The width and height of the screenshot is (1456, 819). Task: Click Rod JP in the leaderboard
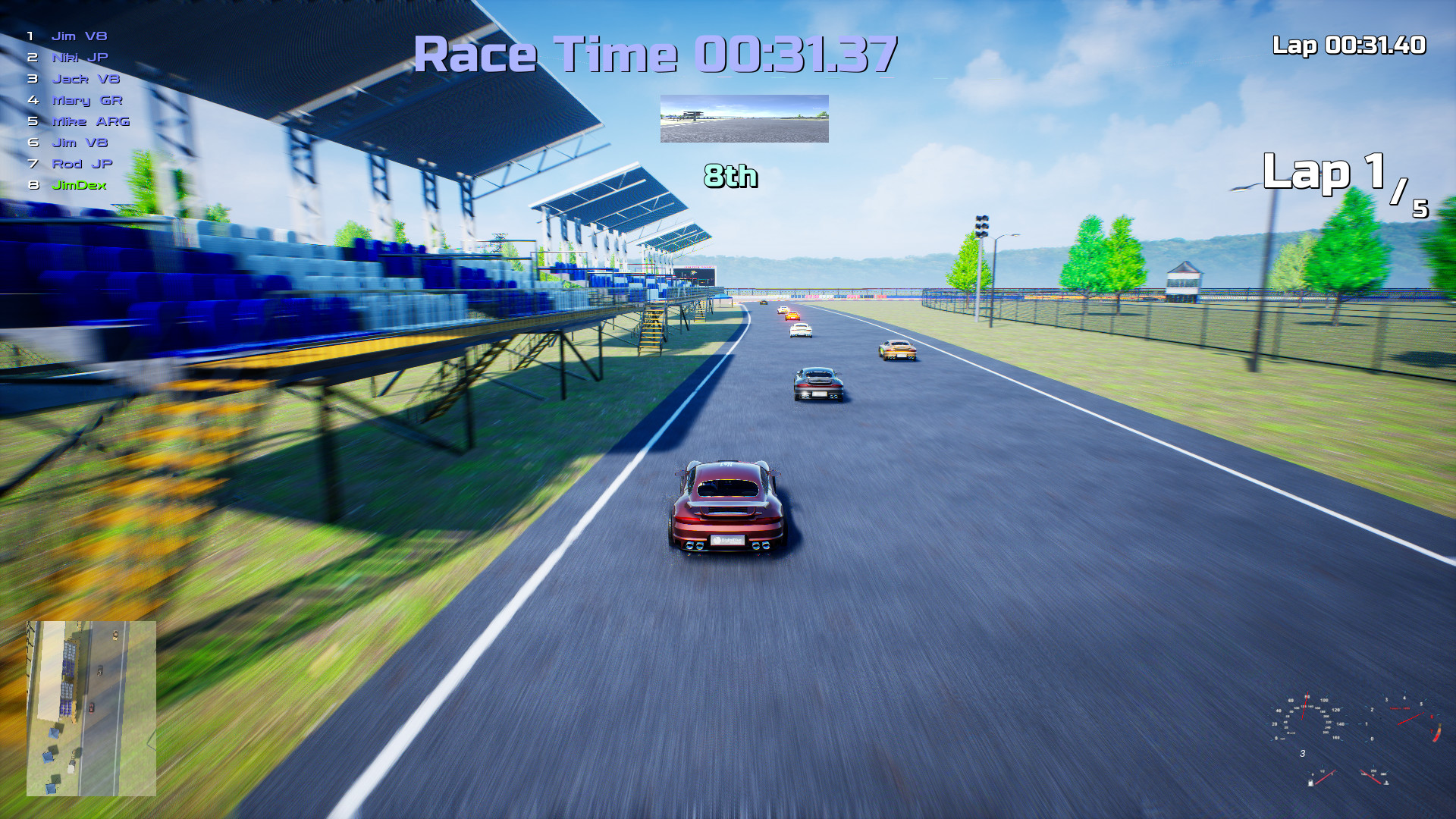click(79, 163)
